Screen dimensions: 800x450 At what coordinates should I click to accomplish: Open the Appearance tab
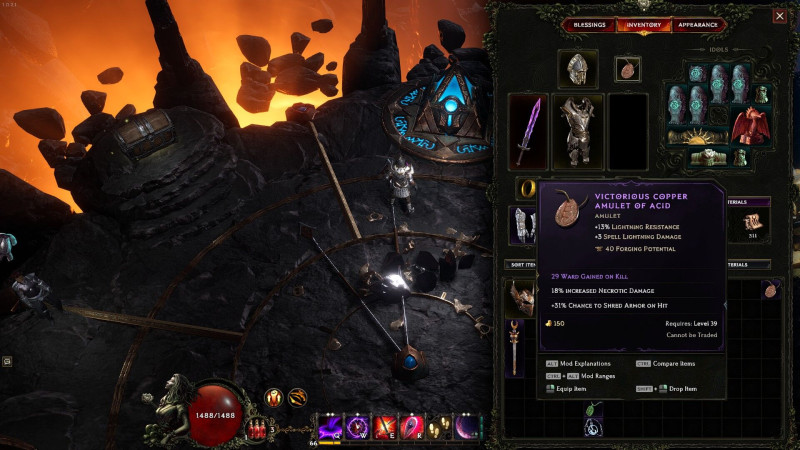(697, 25)
